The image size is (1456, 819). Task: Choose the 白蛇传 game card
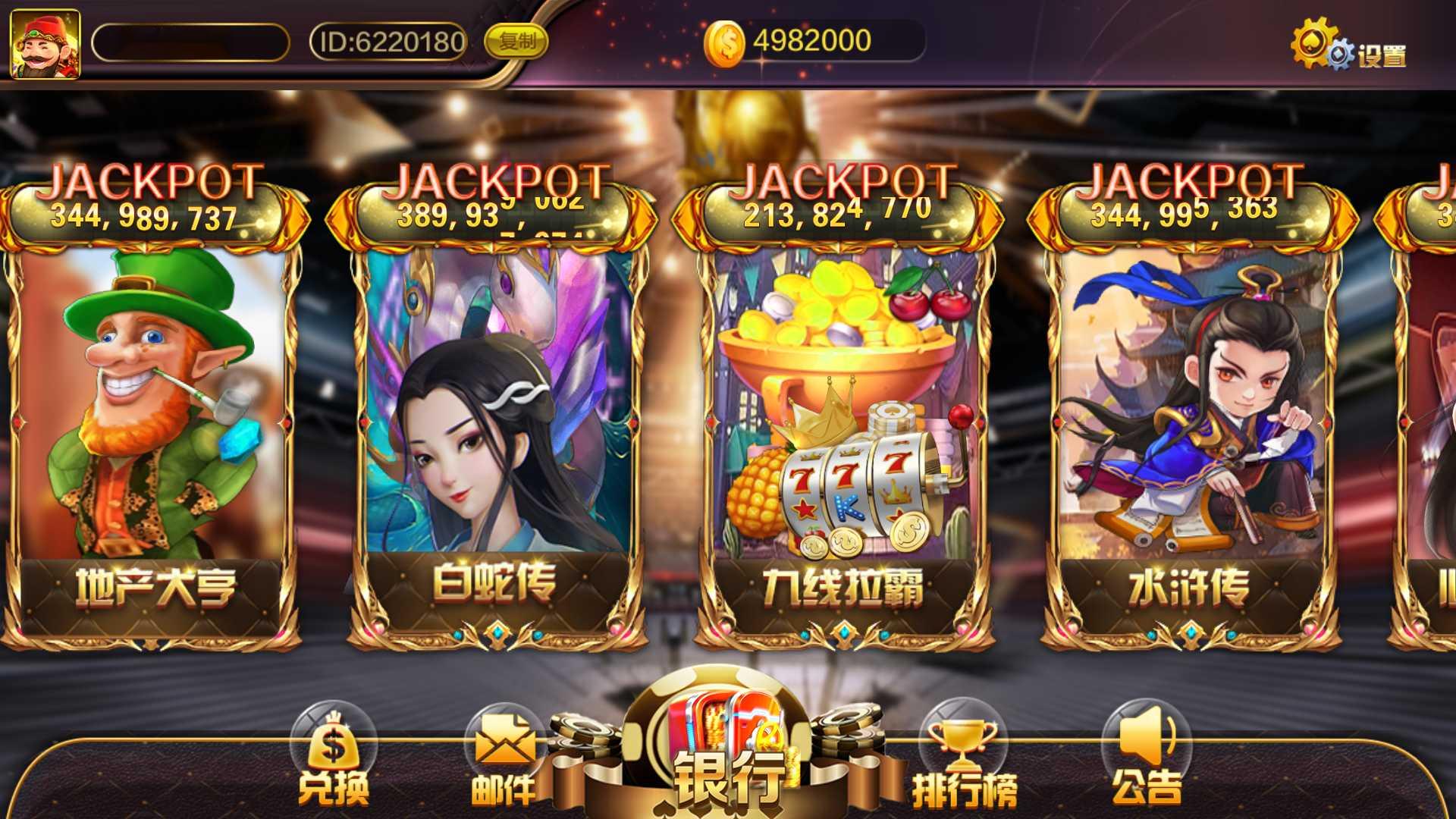point(497,425)
